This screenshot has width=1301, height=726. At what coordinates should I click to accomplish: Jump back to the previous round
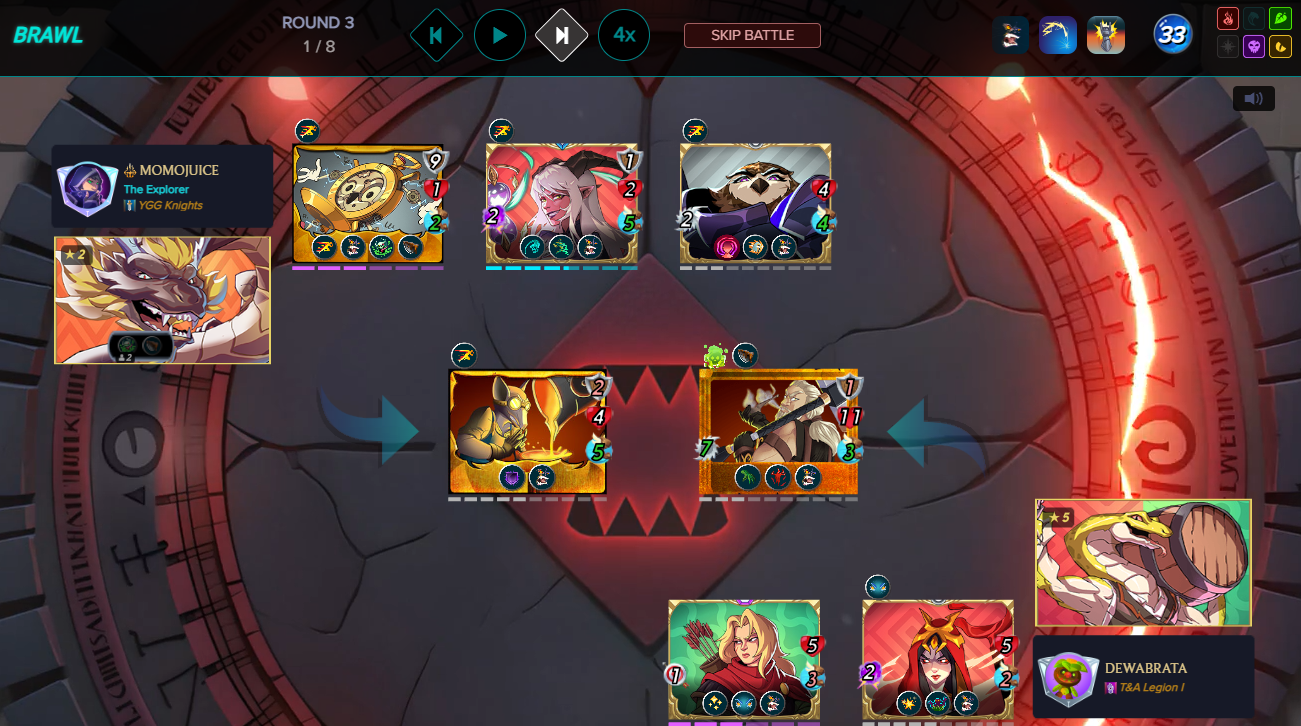pos(436,35)
